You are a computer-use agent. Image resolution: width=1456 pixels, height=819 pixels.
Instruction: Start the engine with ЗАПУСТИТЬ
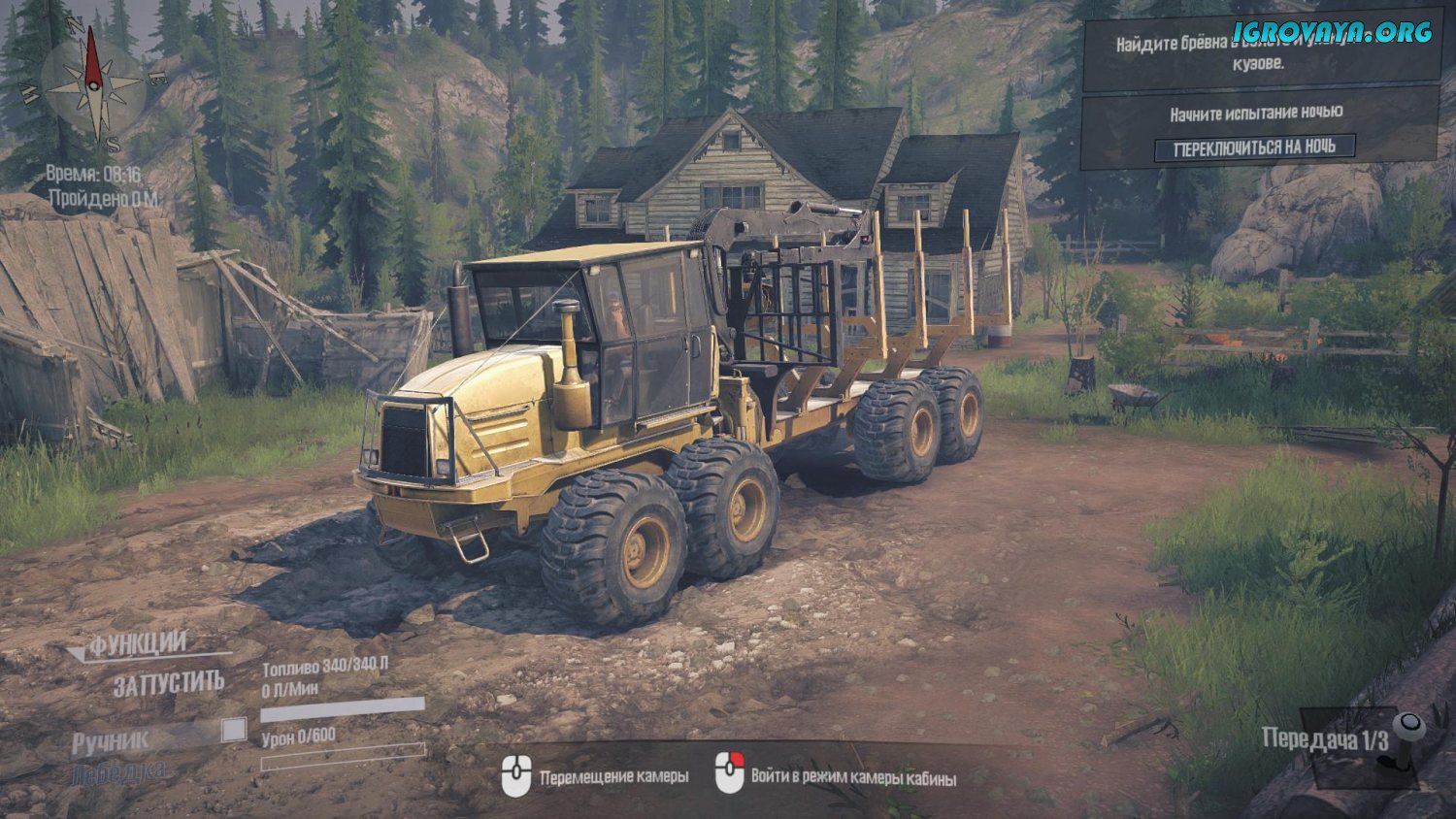click(x=169, y=684)
